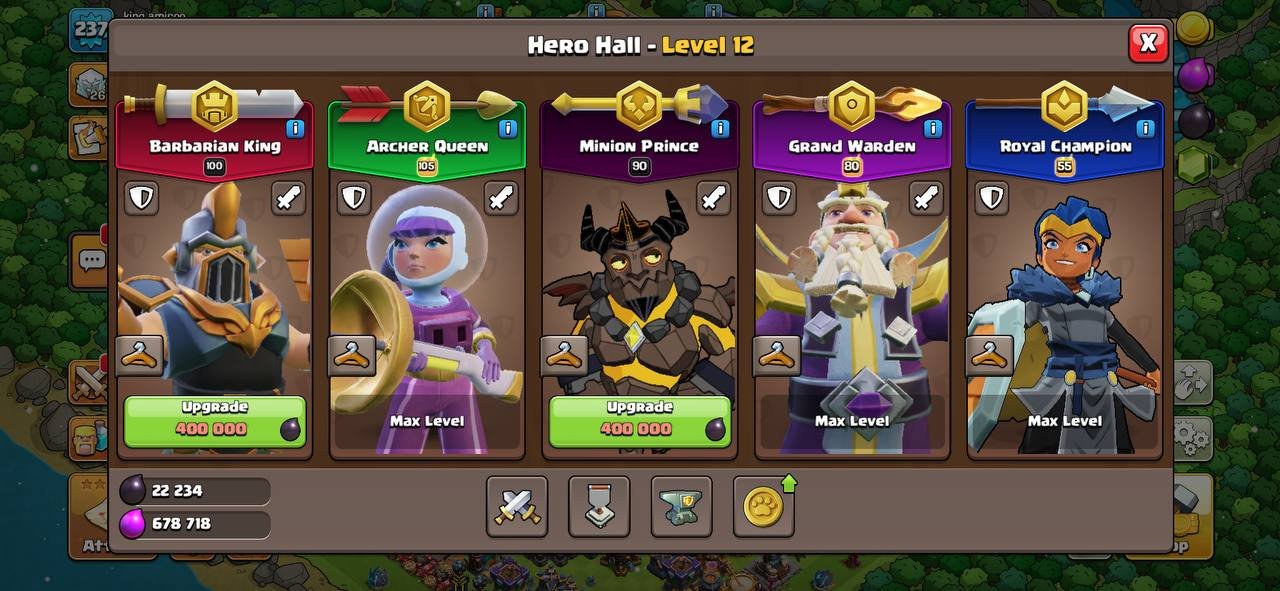
Task: Open Minion Prince skin hanger
Action: pyautogui.click(x=564, y=355)
